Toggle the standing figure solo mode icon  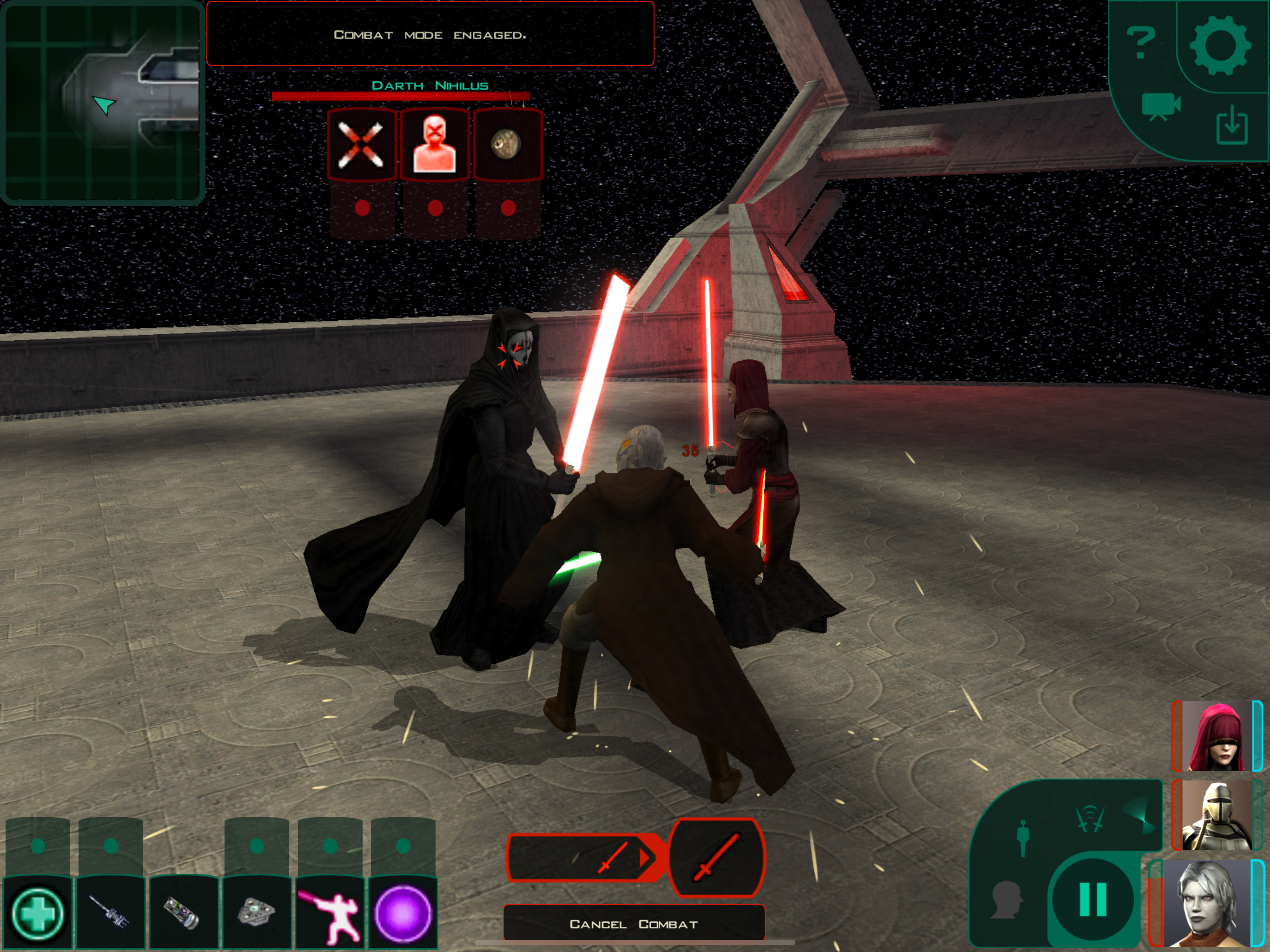tap(1023, 838)
